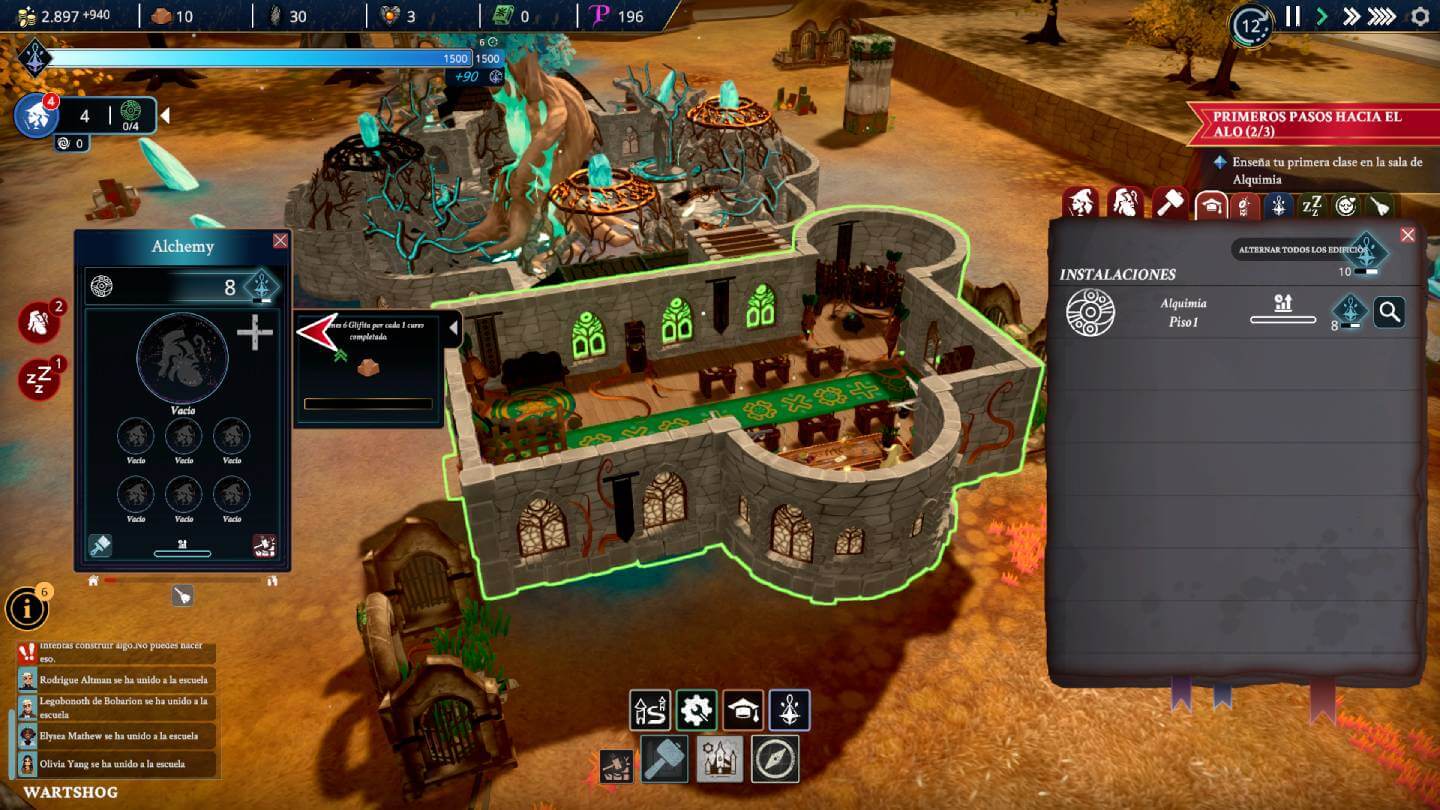Click the gear and wrench toolbar button

pos(696,710)
